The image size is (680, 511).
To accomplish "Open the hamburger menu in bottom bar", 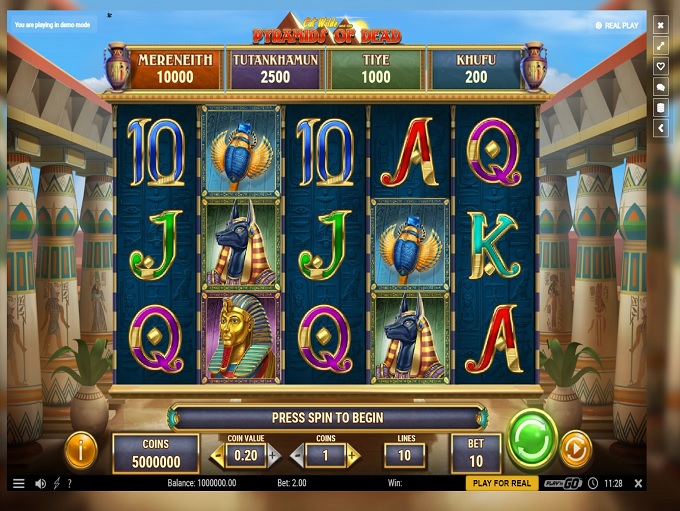I will (18, 483).
